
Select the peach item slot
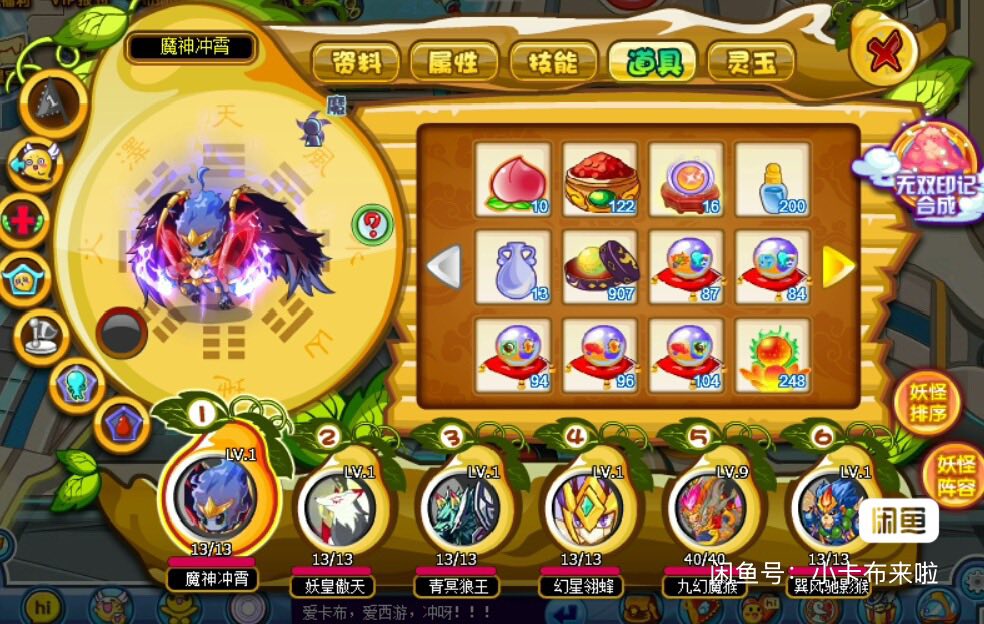point(513,179)
